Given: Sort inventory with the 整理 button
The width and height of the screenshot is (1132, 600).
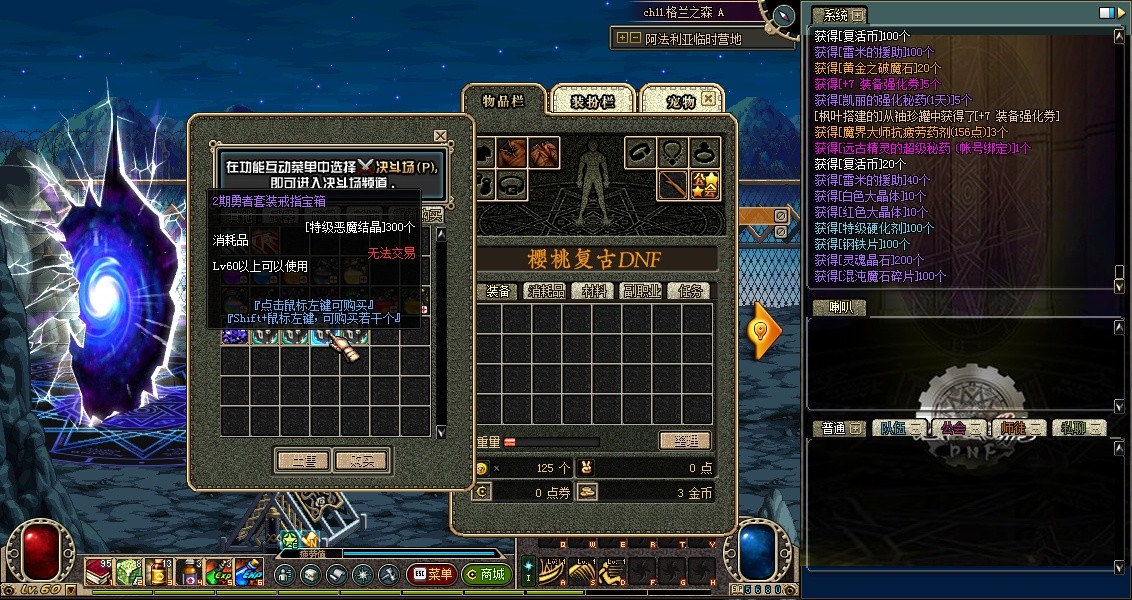Looking at the screenshot, I should point(685,441).
